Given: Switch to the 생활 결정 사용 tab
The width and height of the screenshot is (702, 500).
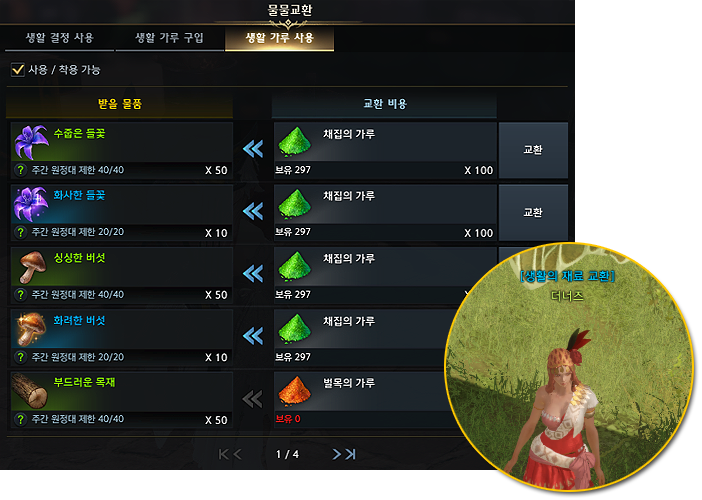Looking at the screenshot, I should [x=60, y=39].
